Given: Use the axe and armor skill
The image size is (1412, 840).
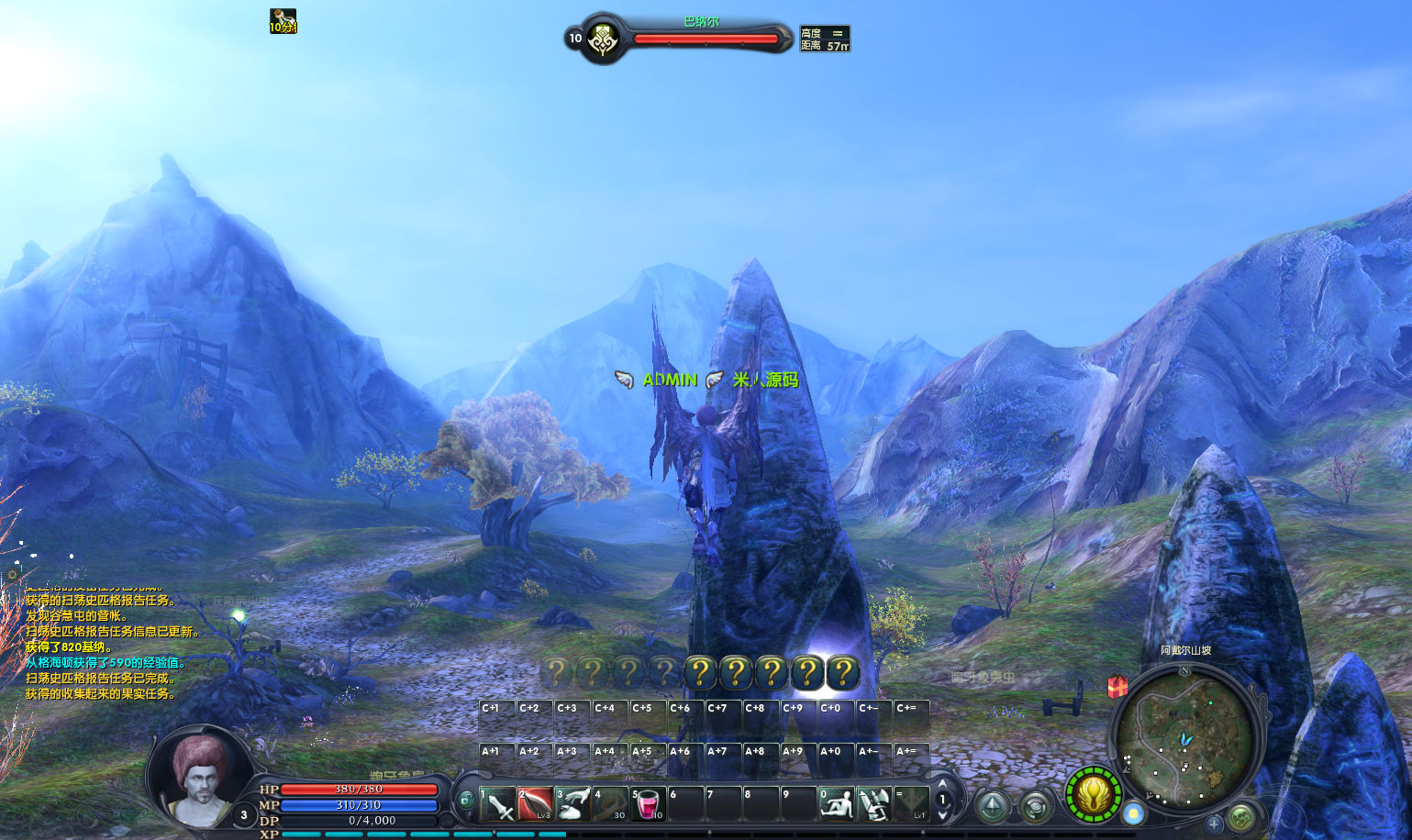Looking at the screenshot, I should pos(873,804).
